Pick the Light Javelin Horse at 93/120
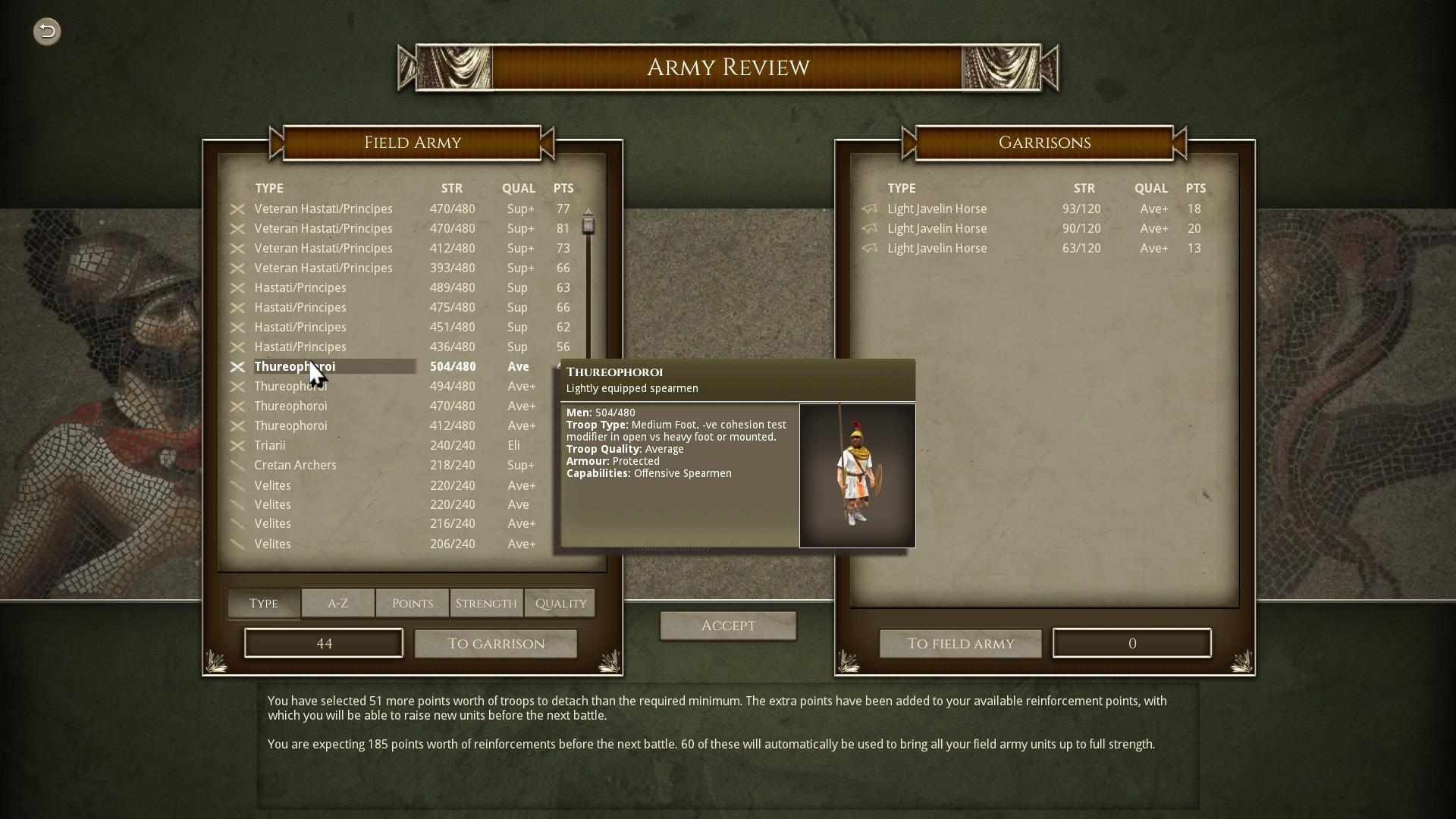Viewport: 1456px width, 819px height. click(937, 209)
